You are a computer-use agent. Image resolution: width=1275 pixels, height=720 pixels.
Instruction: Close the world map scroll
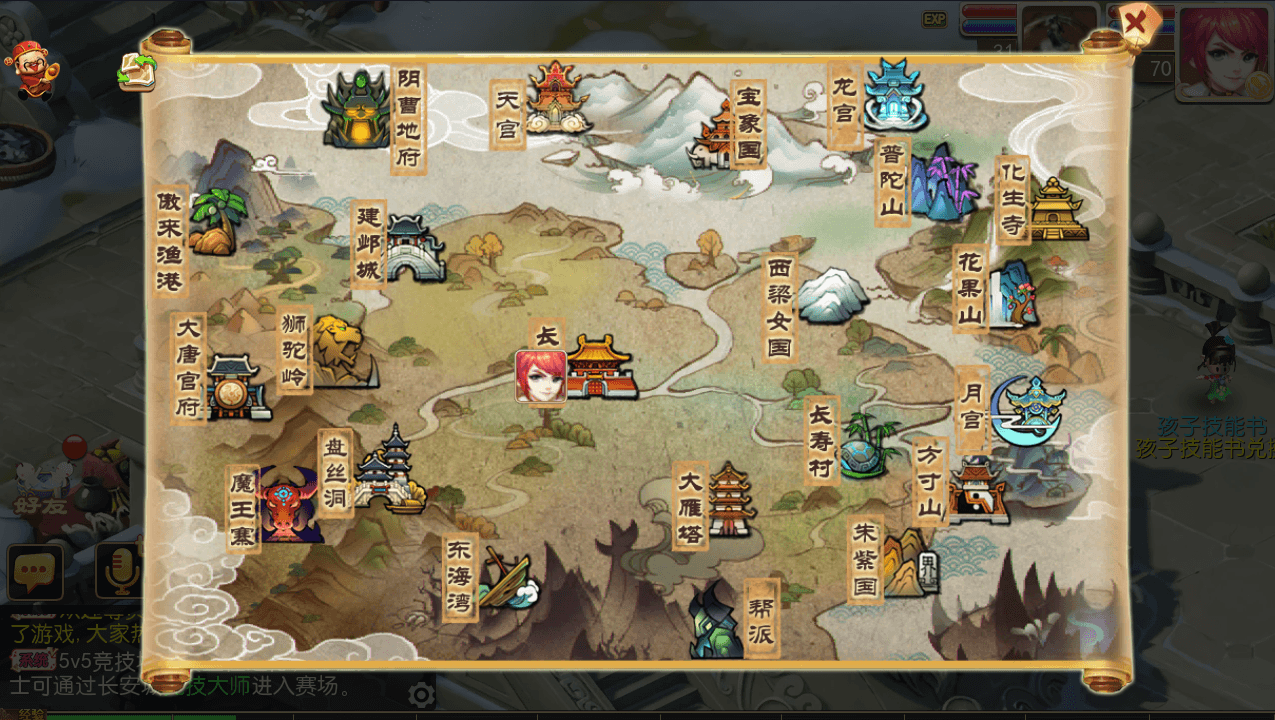click(1137, 22)
